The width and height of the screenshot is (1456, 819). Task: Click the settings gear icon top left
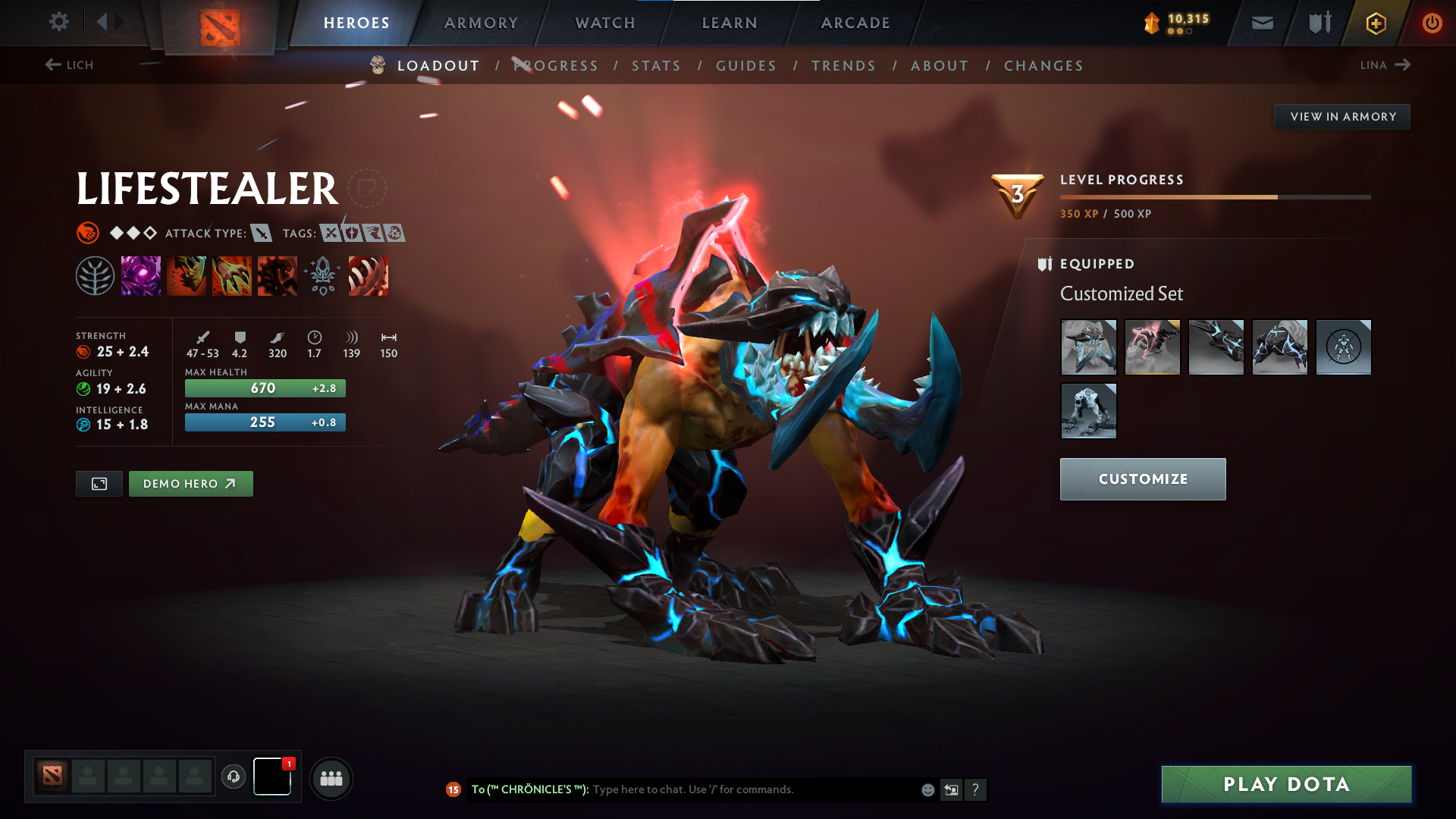click(58, 22)
